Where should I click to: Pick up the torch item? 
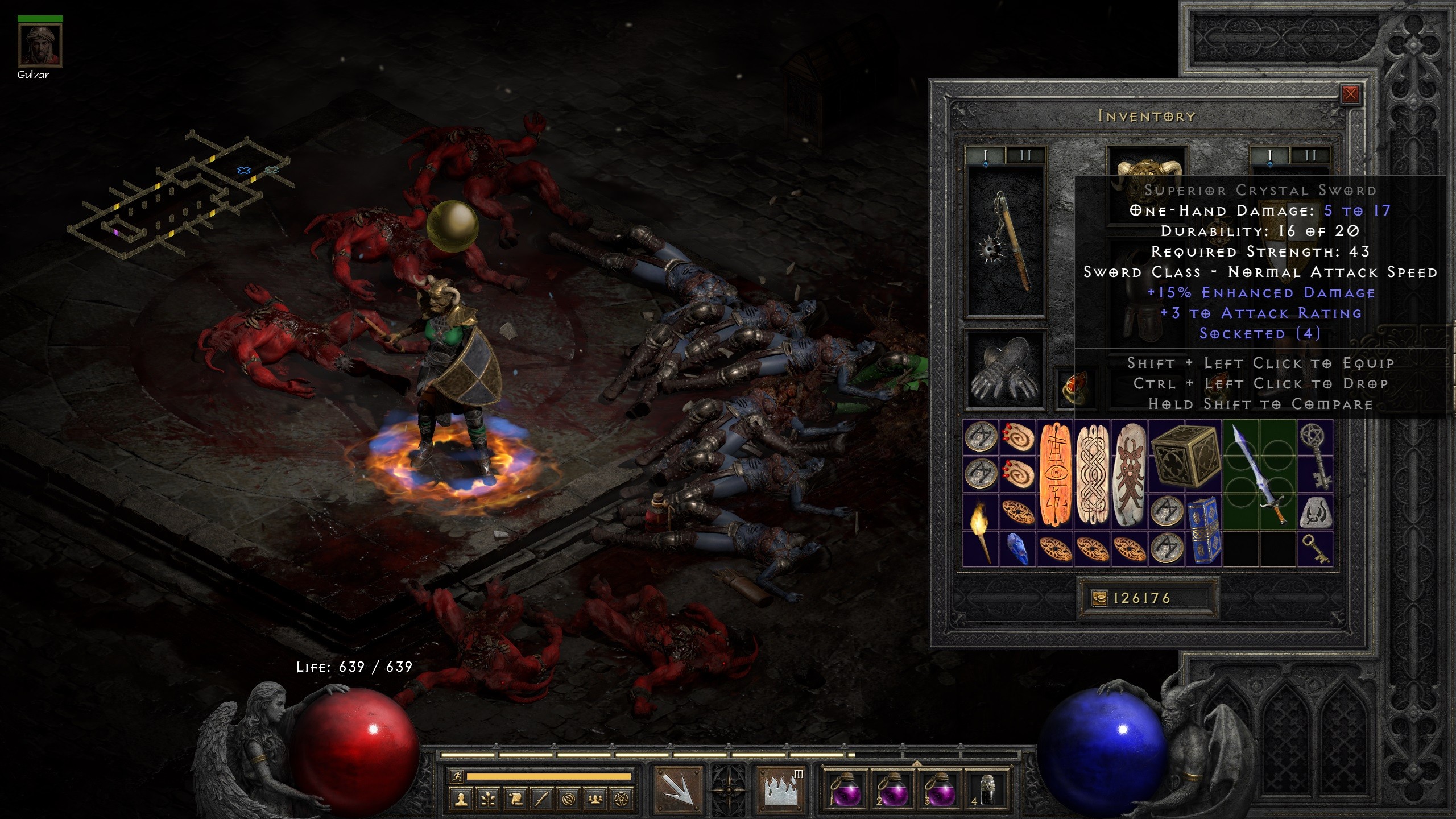981,530
